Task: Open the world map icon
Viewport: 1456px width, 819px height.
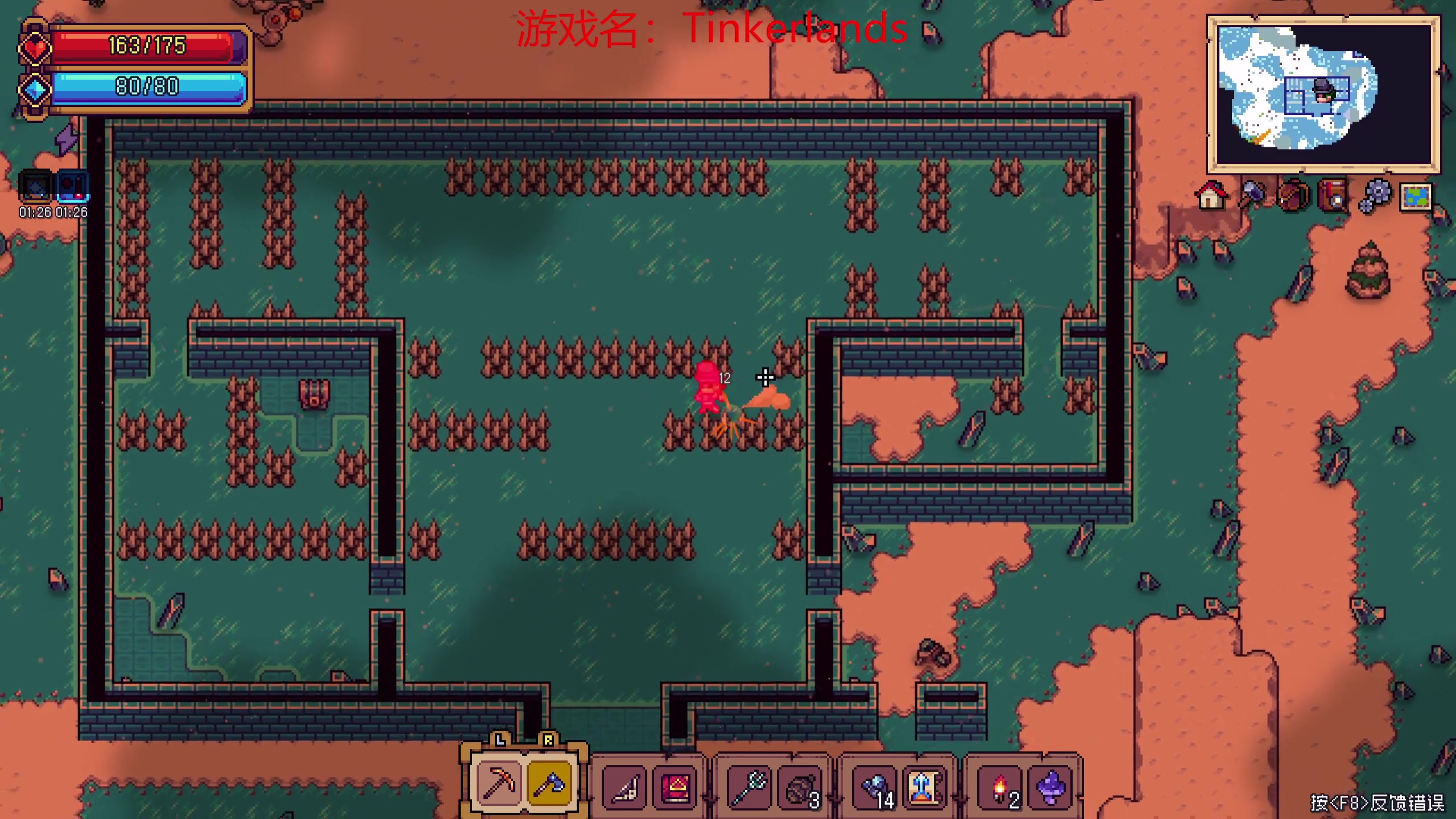Action: pyautogui.click(x=1416, y=197)
